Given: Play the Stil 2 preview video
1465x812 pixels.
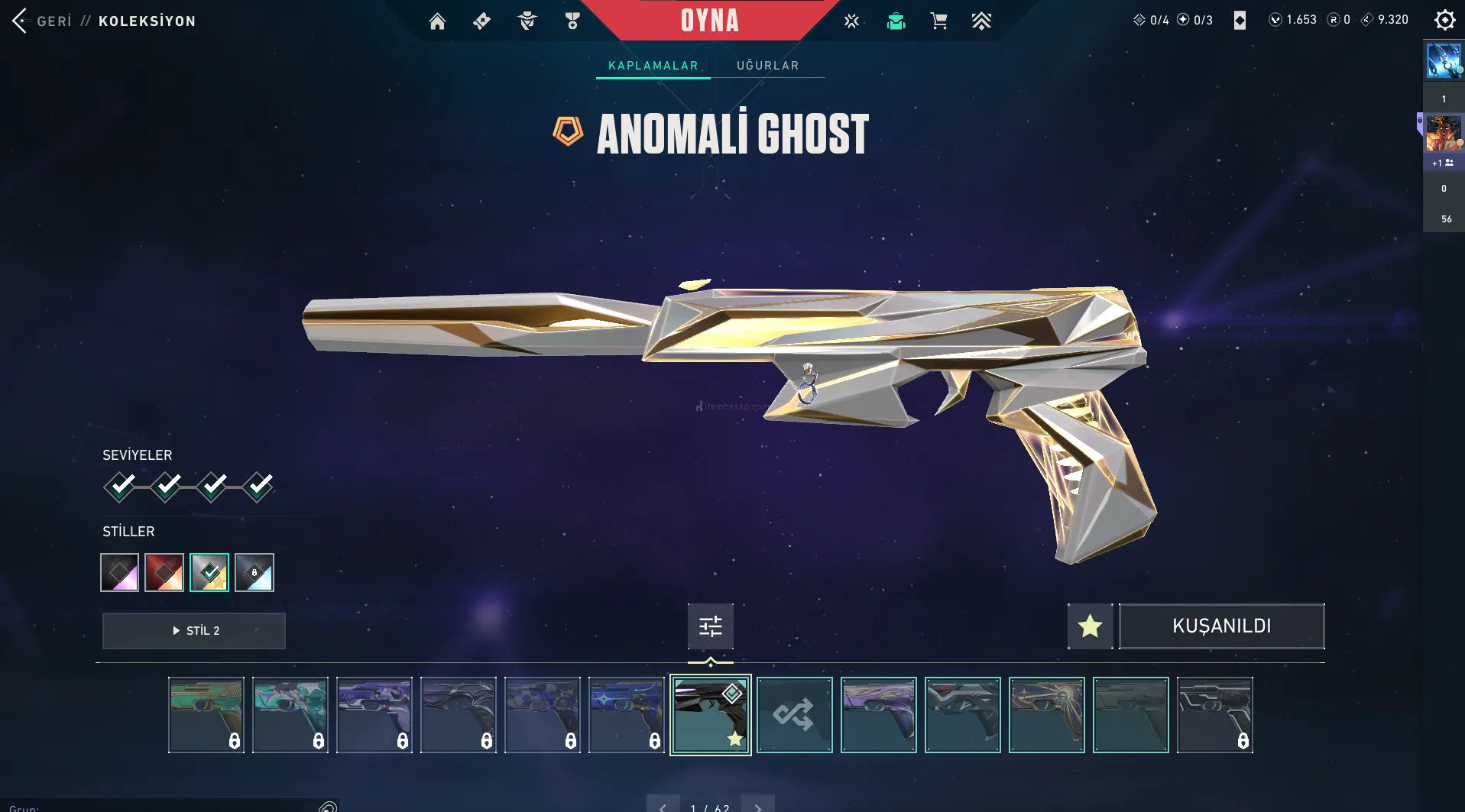Looking at the screenshot, I should [x=194, y=631].
